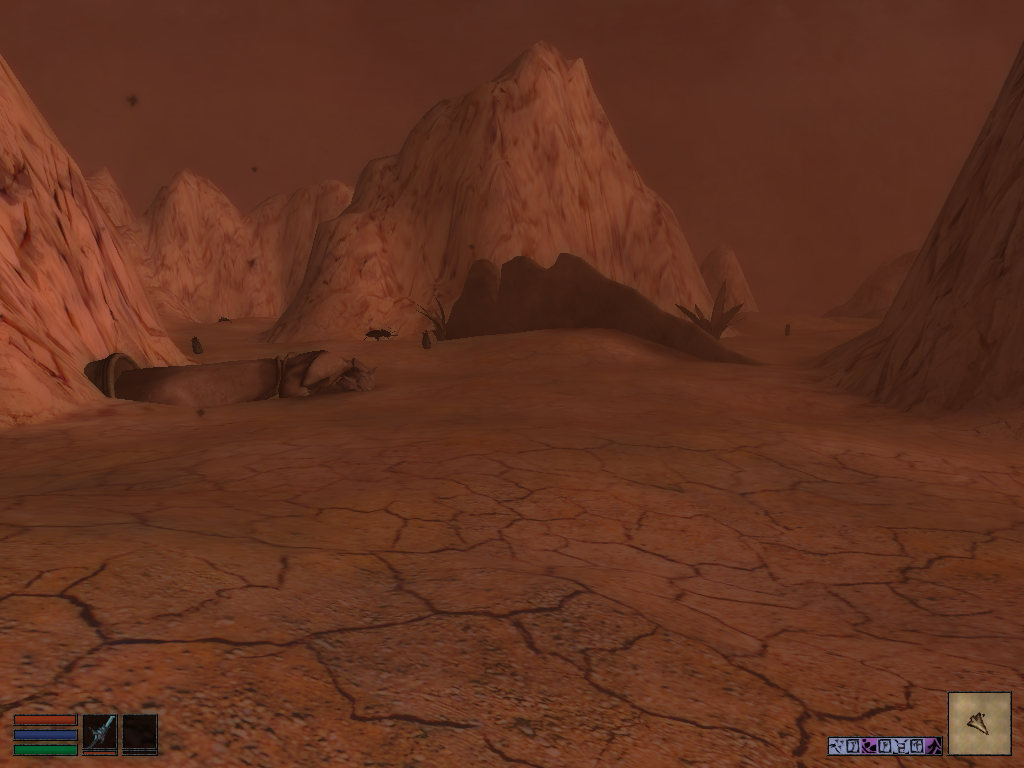Image resolution: width=1024 pixels, height=768 pixels.
Task: Click the empty magic slot beside the sword
Action: [140, 732]
